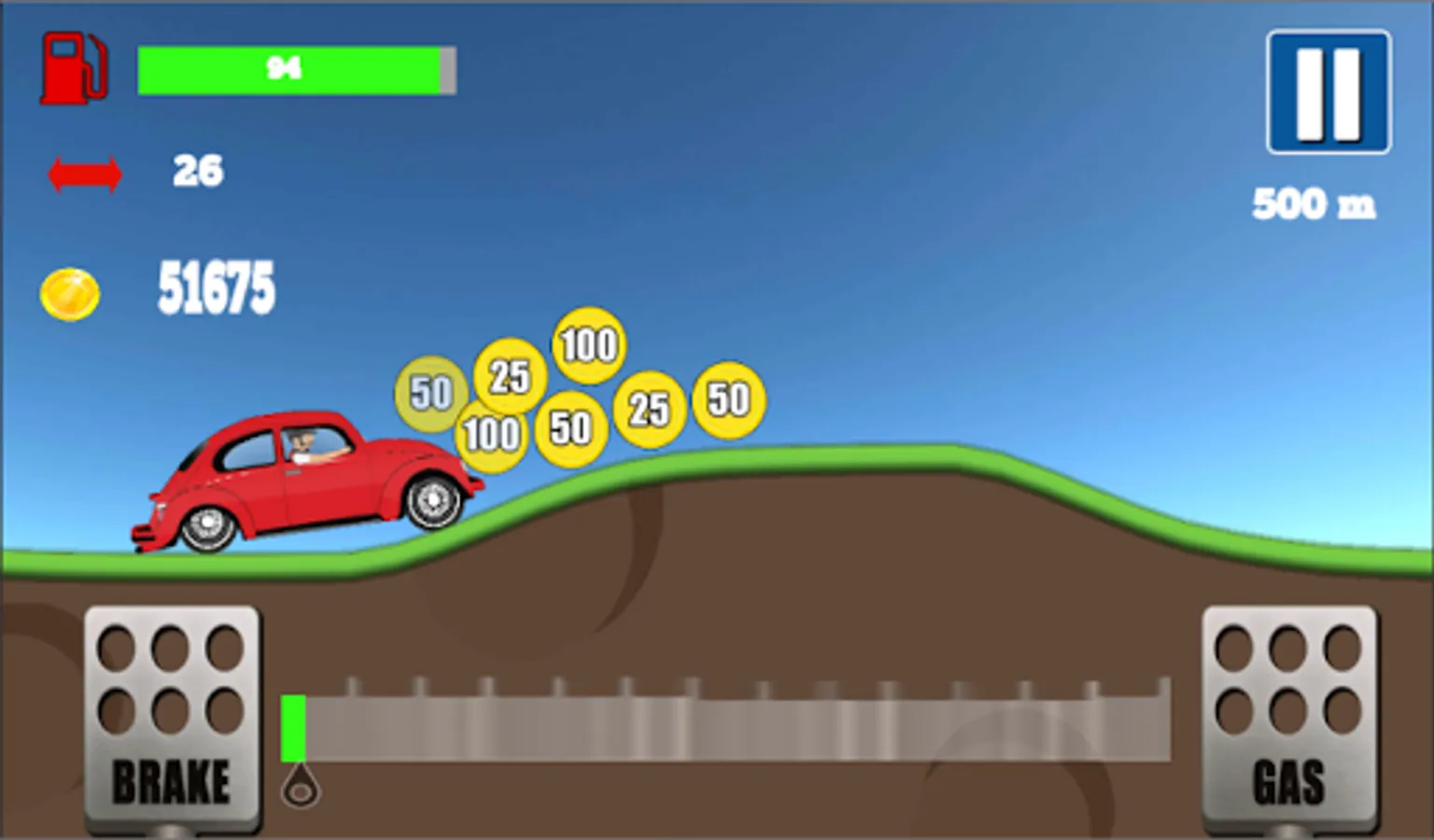
Task: Tap the 500 m distance marker label
Action: click(1314, 202)
